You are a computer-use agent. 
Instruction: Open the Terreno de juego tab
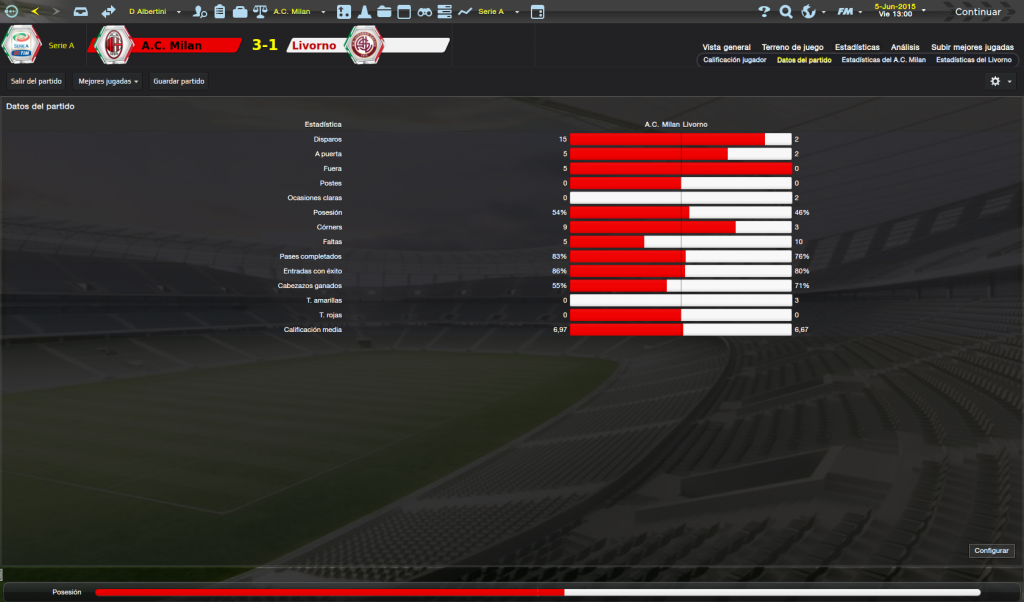pos(792,47)
